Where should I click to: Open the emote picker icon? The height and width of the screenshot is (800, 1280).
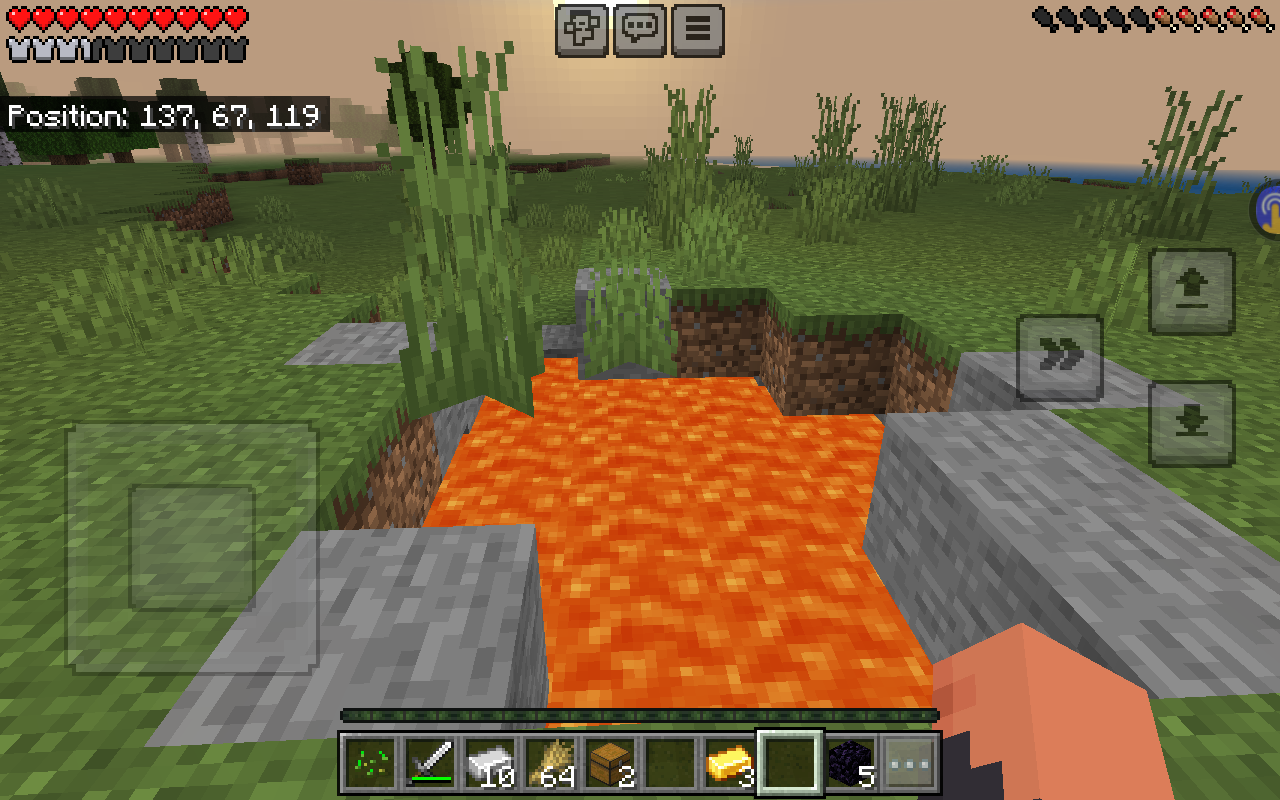581,29
